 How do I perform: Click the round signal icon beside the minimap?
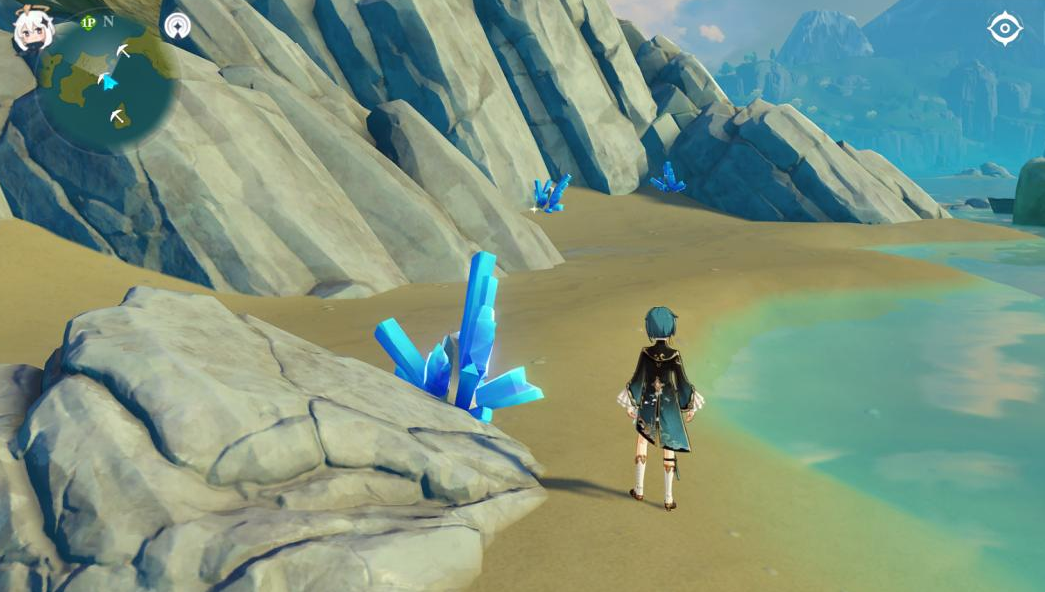click(177, 26)
